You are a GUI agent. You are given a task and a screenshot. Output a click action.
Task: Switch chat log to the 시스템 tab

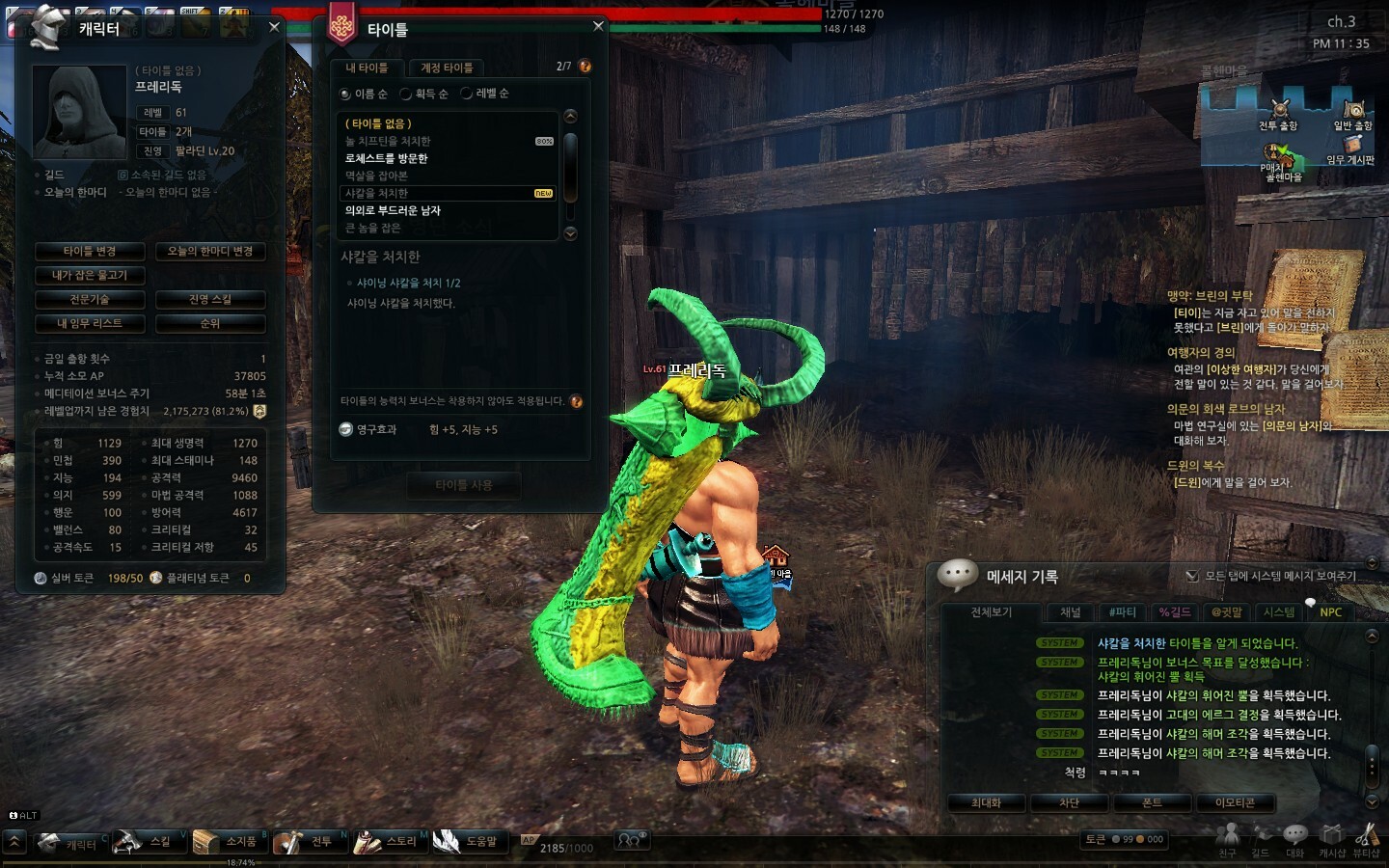point(1279,612)
